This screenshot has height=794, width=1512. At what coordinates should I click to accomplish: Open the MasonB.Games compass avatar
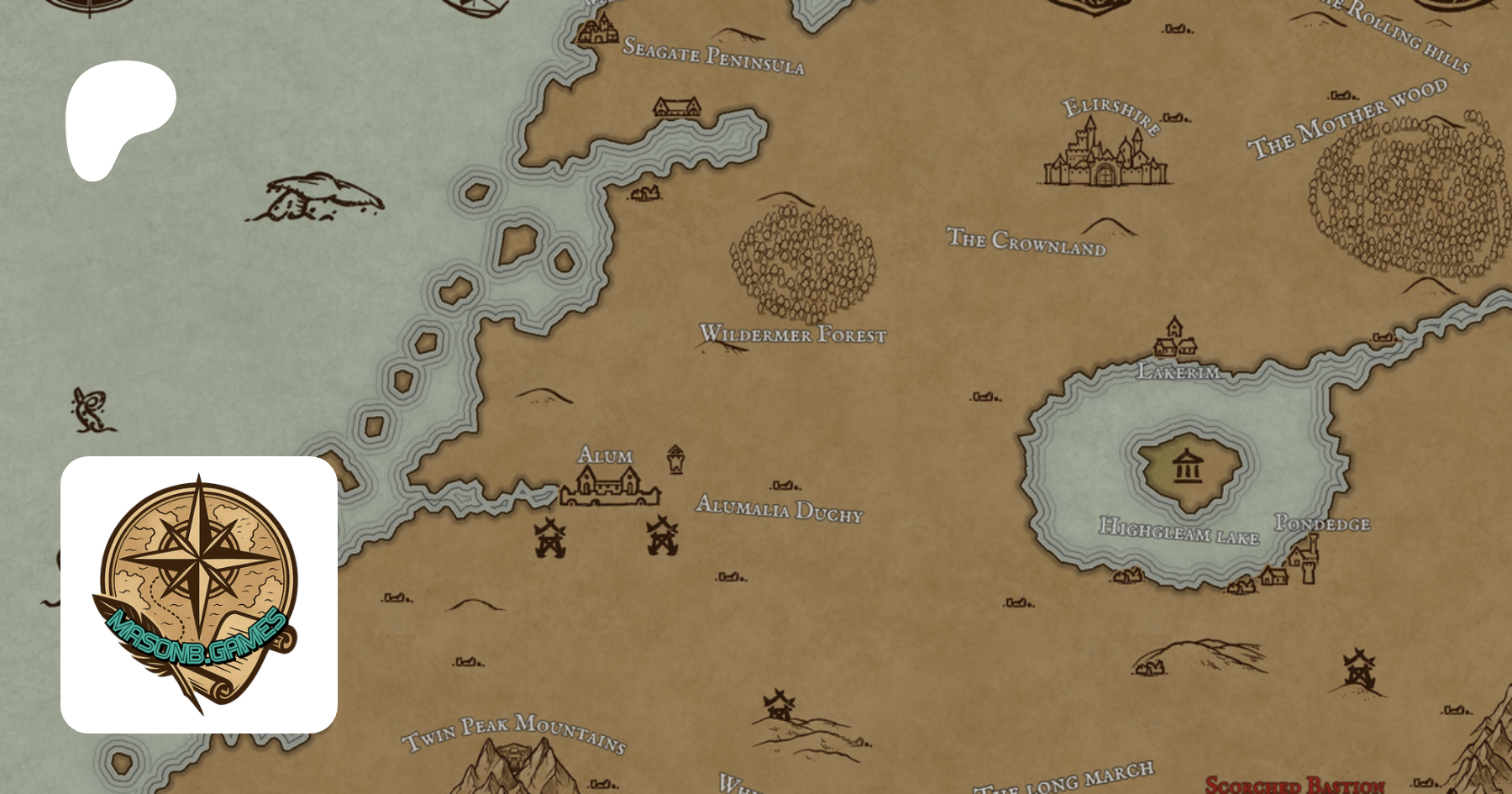click(199, 594)
